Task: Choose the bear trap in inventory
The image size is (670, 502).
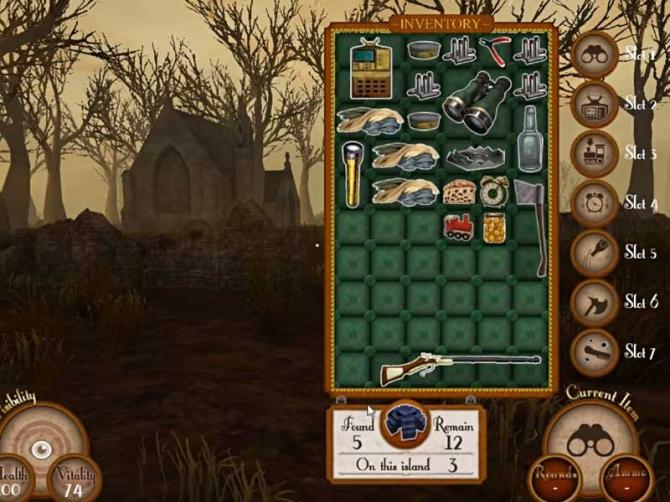Action: point(478,156)
